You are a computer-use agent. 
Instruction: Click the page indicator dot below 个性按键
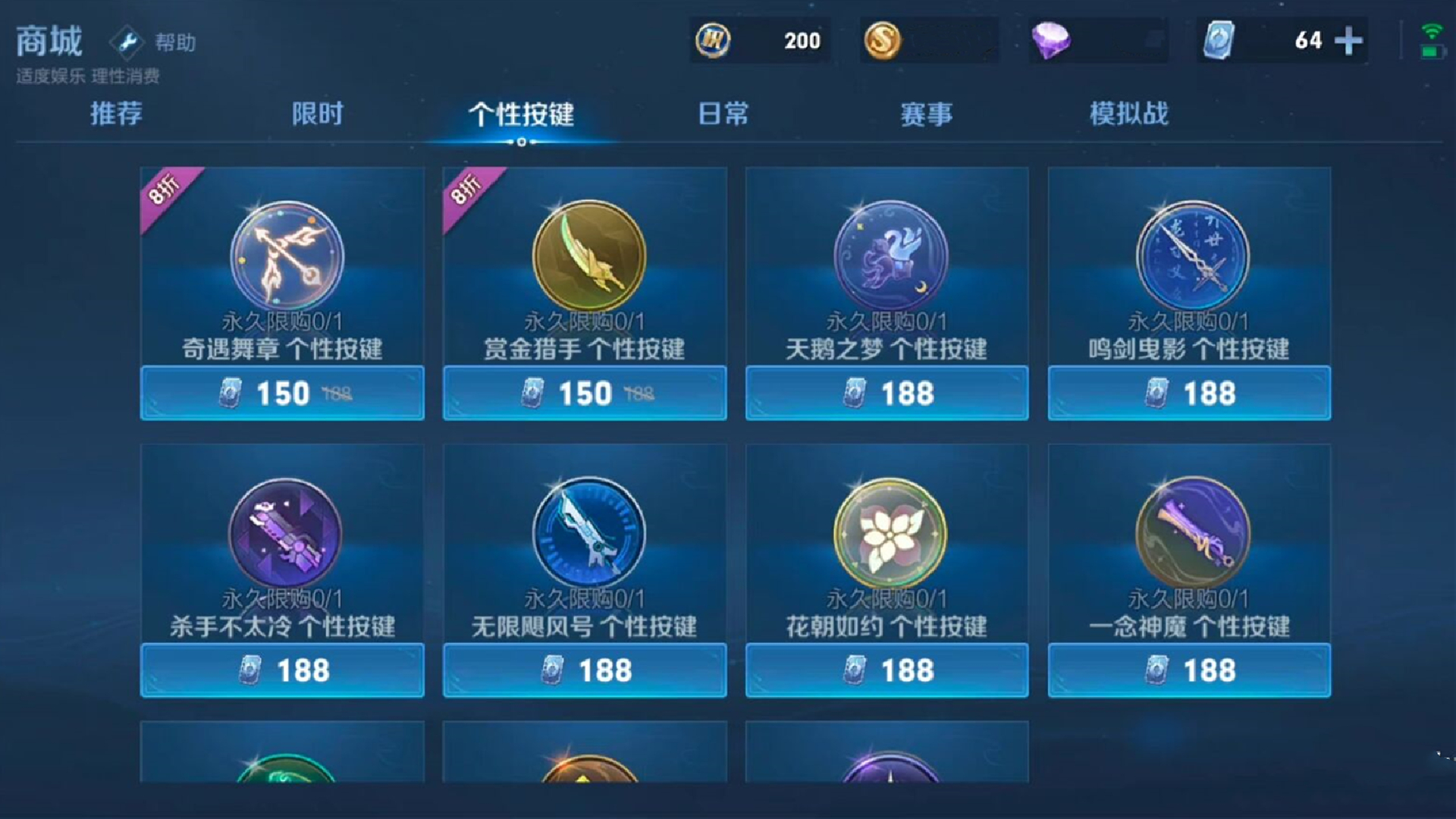[520, 143]
